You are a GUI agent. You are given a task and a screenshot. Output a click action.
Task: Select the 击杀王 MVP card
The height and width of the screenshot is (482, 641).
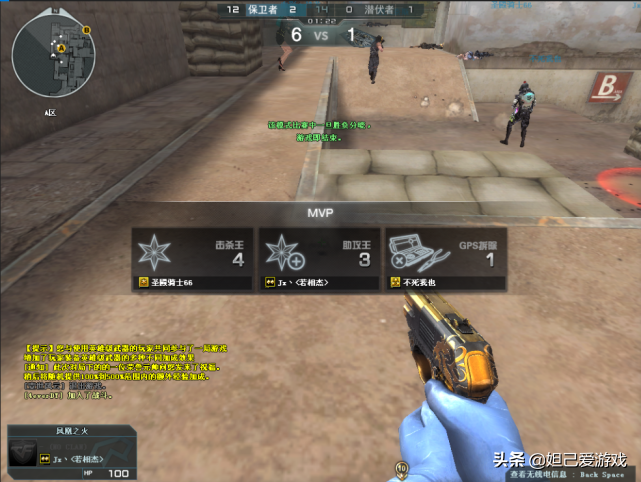tap(191, 258)
